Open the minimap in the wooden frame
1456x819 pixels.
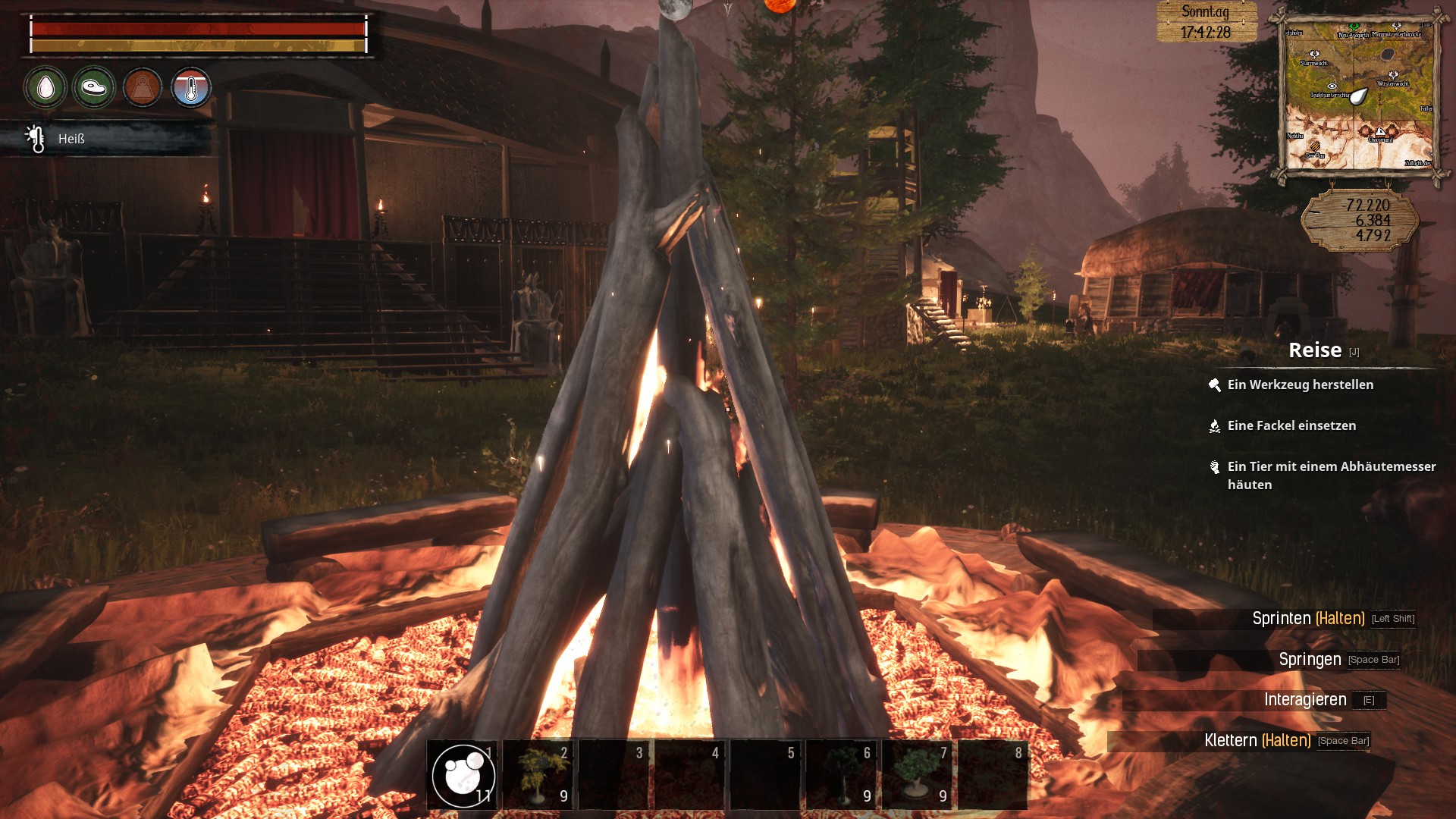pyautogui.click(x=1359, y=96)
